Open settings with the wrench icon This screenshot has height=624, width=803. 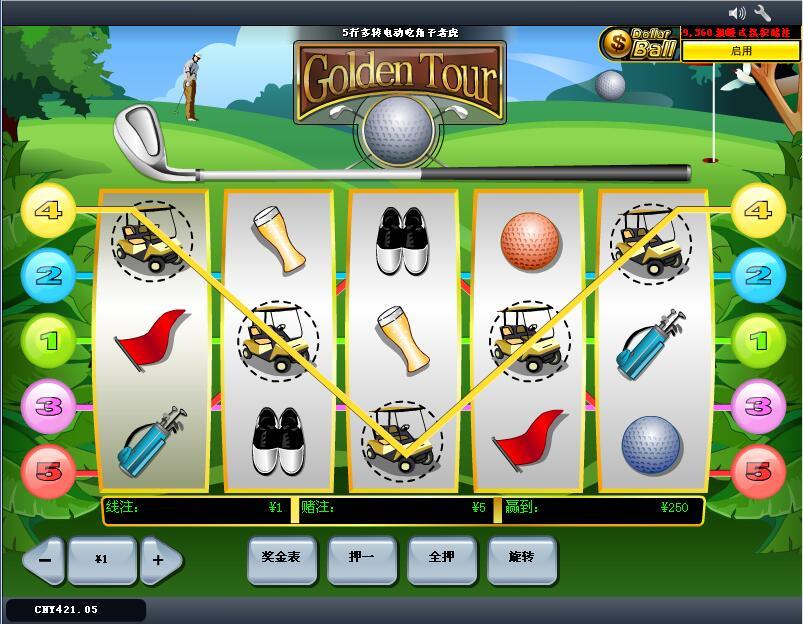(x=763, y=13)
